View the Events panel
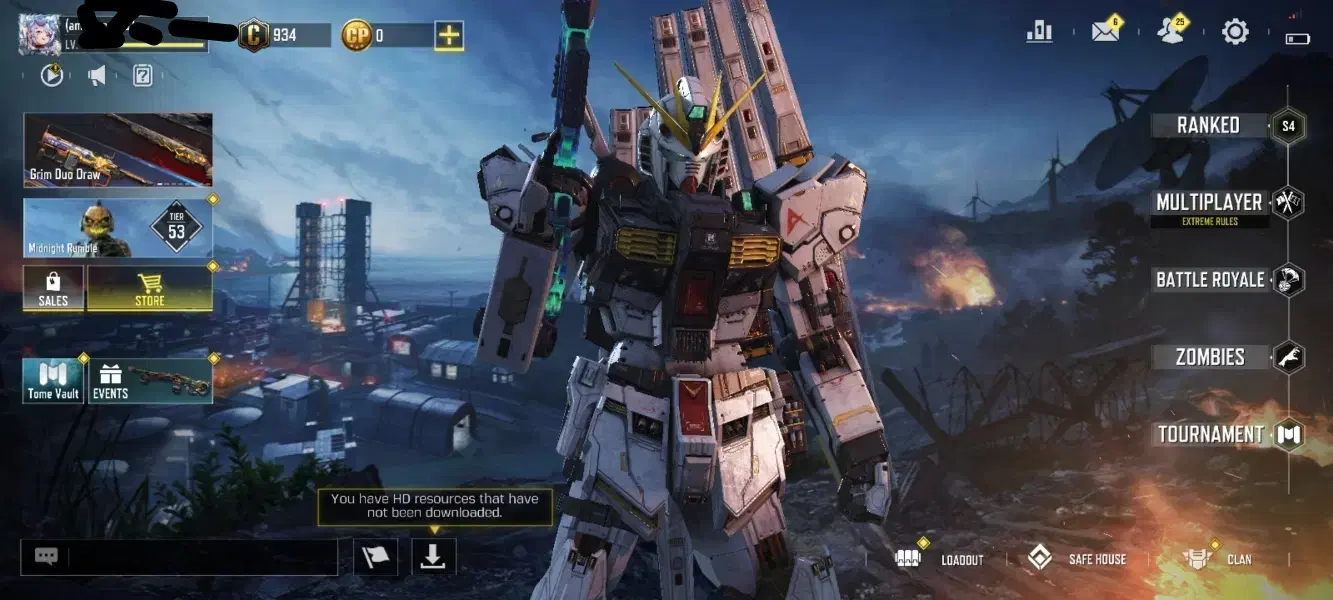Screen dimensions: 1333x600 click(151, 381)
